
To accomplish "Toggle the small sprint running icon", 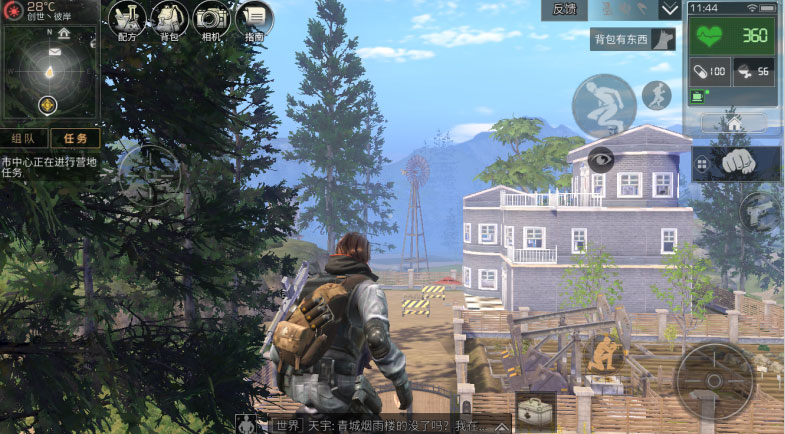I will (x=657, y=95).
